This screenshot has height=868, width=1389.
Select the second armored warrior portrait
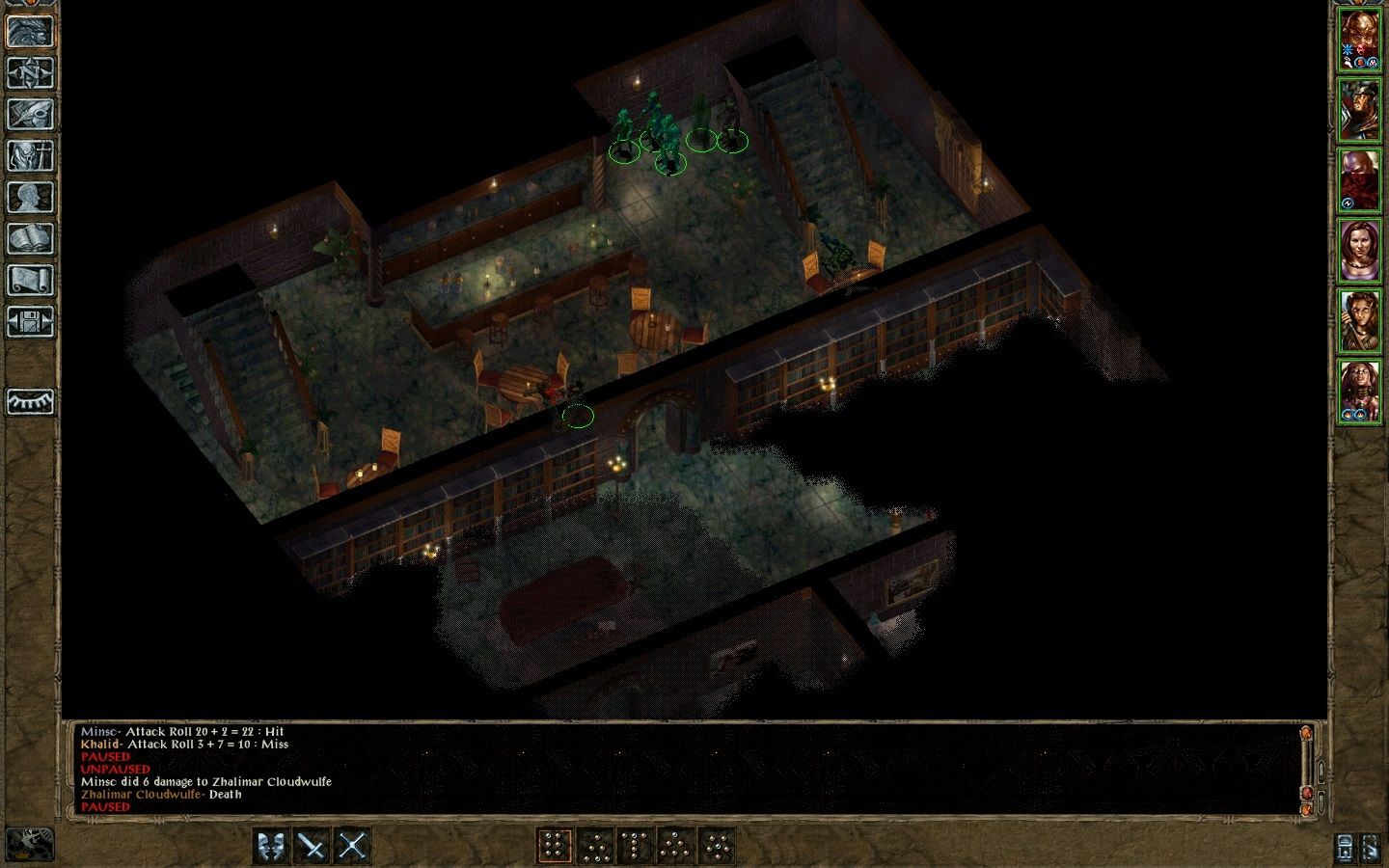tap(1359, 110)
